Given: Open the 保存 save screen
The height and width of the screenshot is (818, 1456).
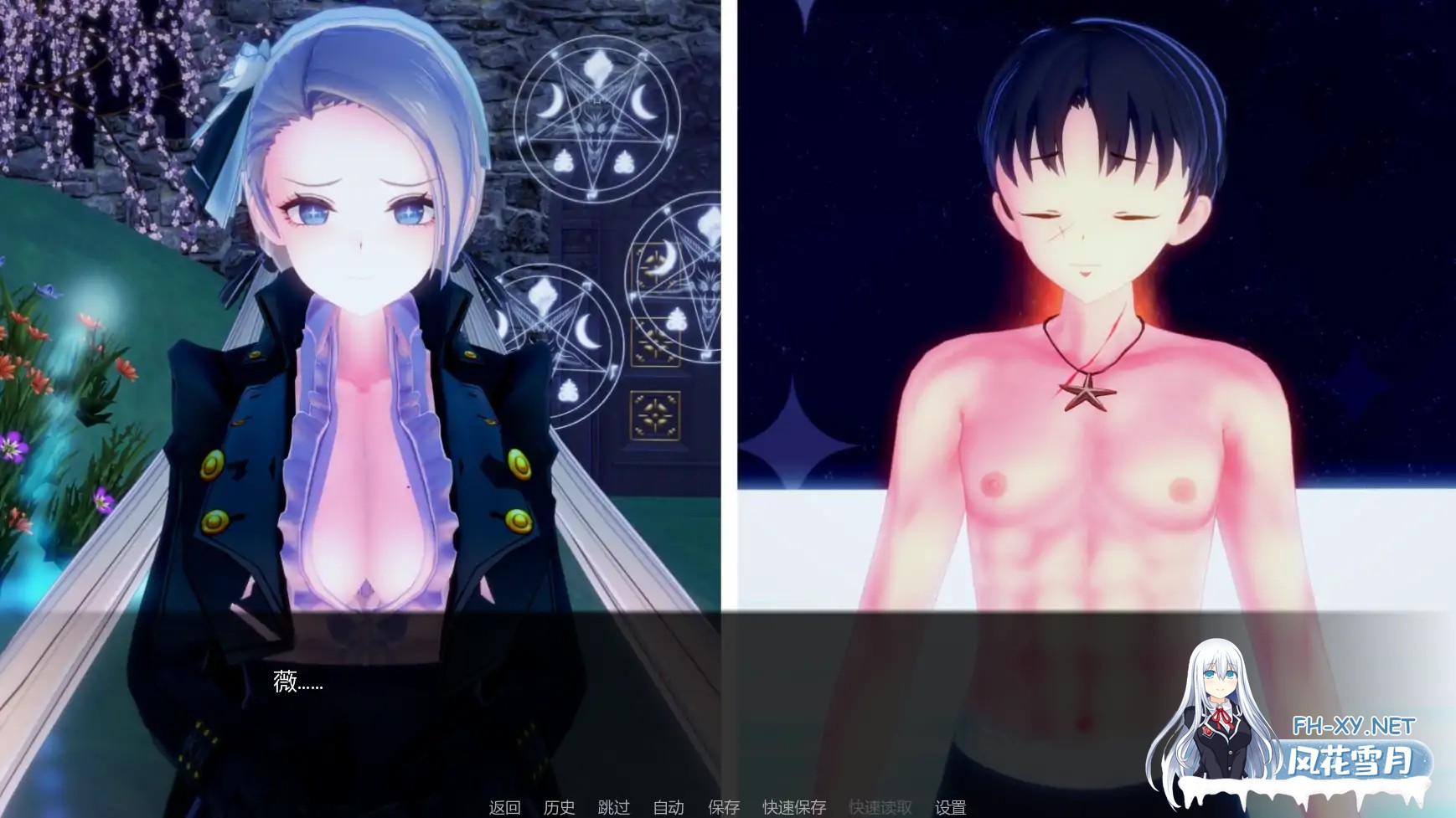Looking at the screenshot, I should coord(723,808).
